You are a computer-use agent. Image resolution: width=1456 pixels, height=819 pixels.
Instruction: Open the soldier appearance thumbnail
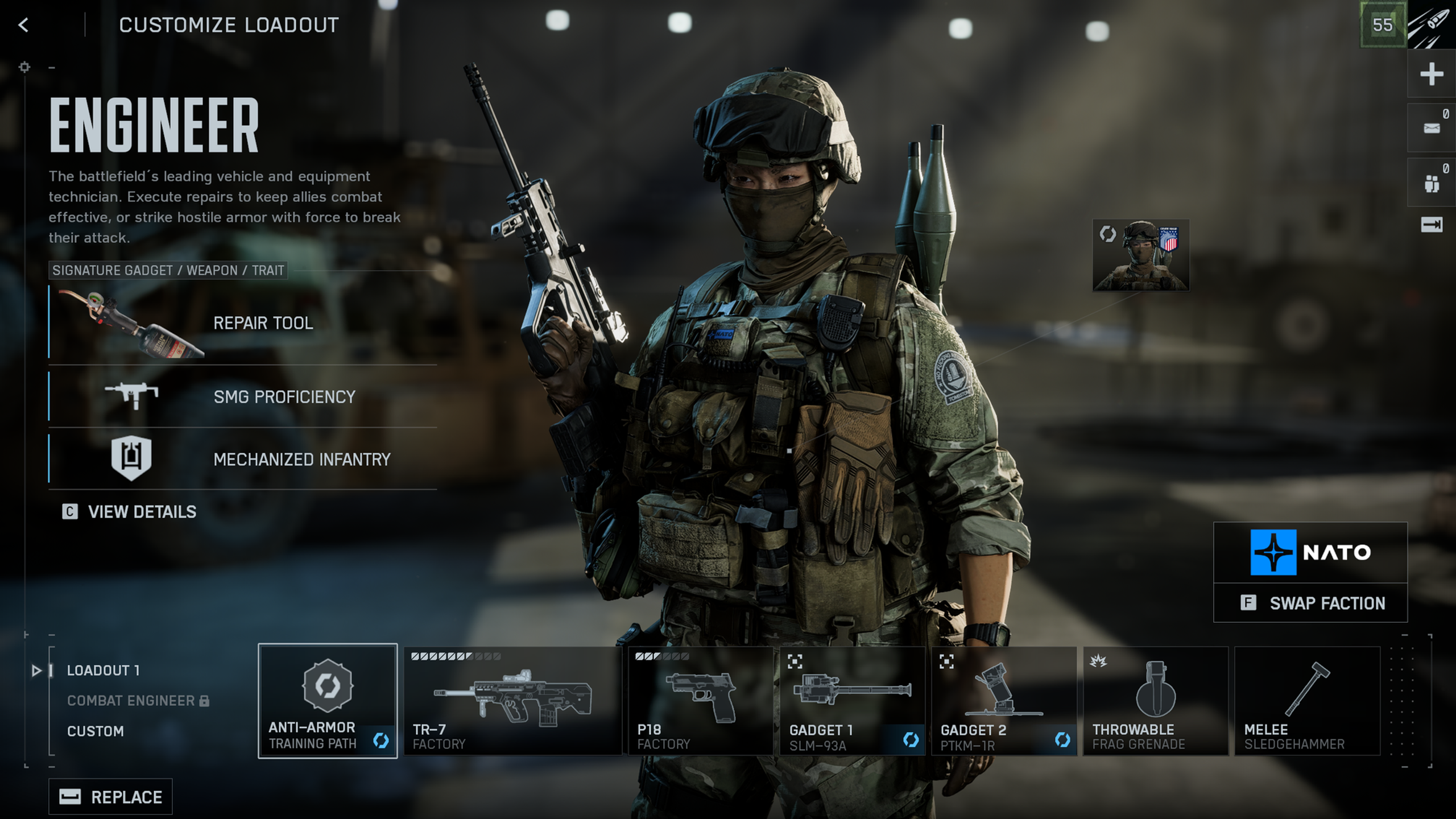click(1140, 255)
